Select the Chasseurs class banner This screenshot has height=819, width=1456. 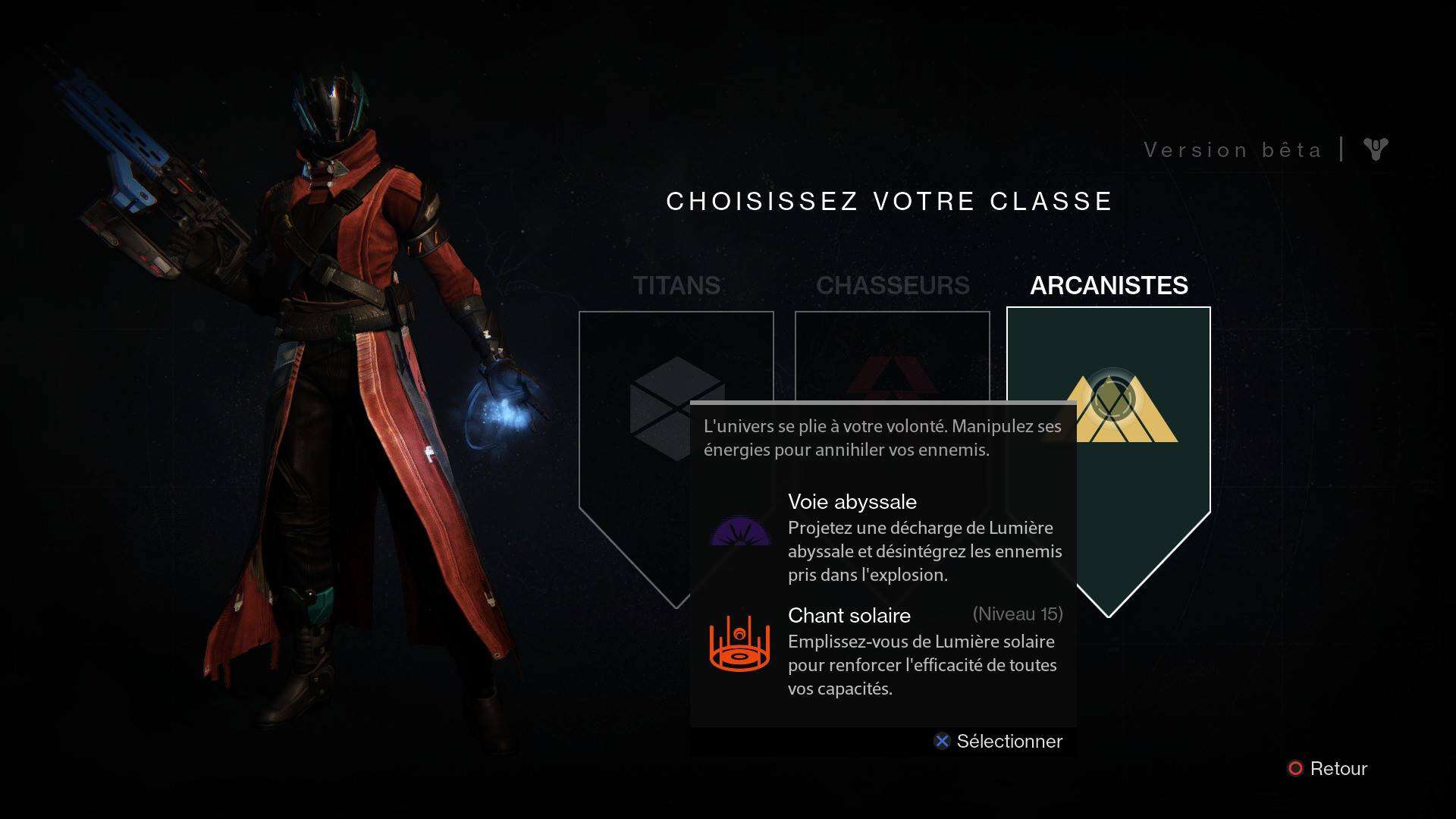point(892,355)
